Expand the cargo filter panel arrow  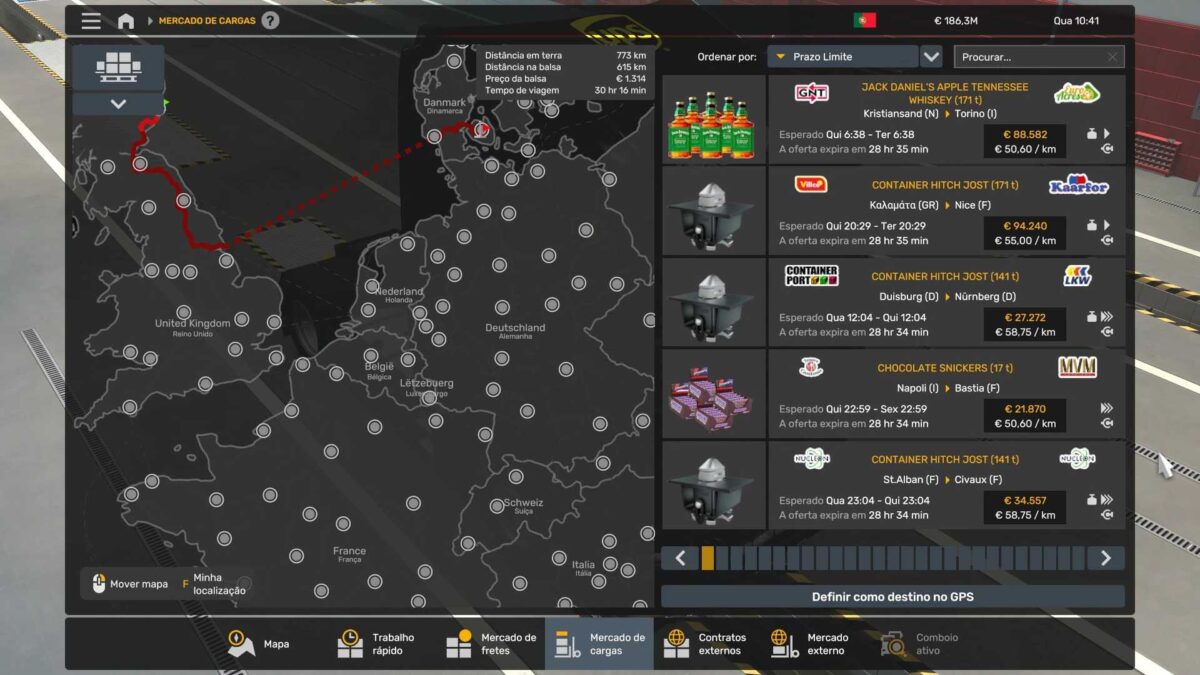[118, 104]
